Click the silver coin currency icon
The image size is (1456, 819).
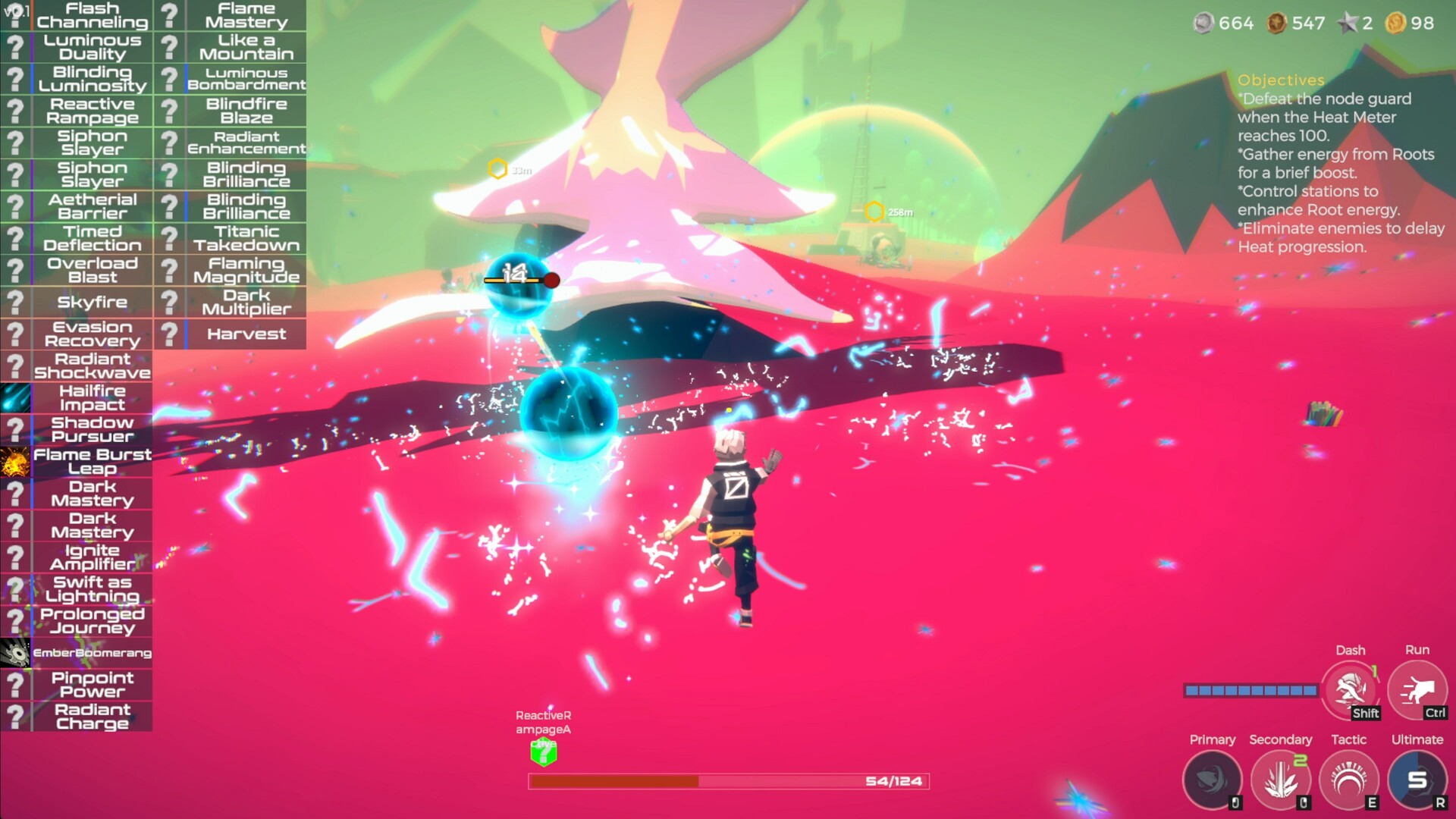point(1205,24)
